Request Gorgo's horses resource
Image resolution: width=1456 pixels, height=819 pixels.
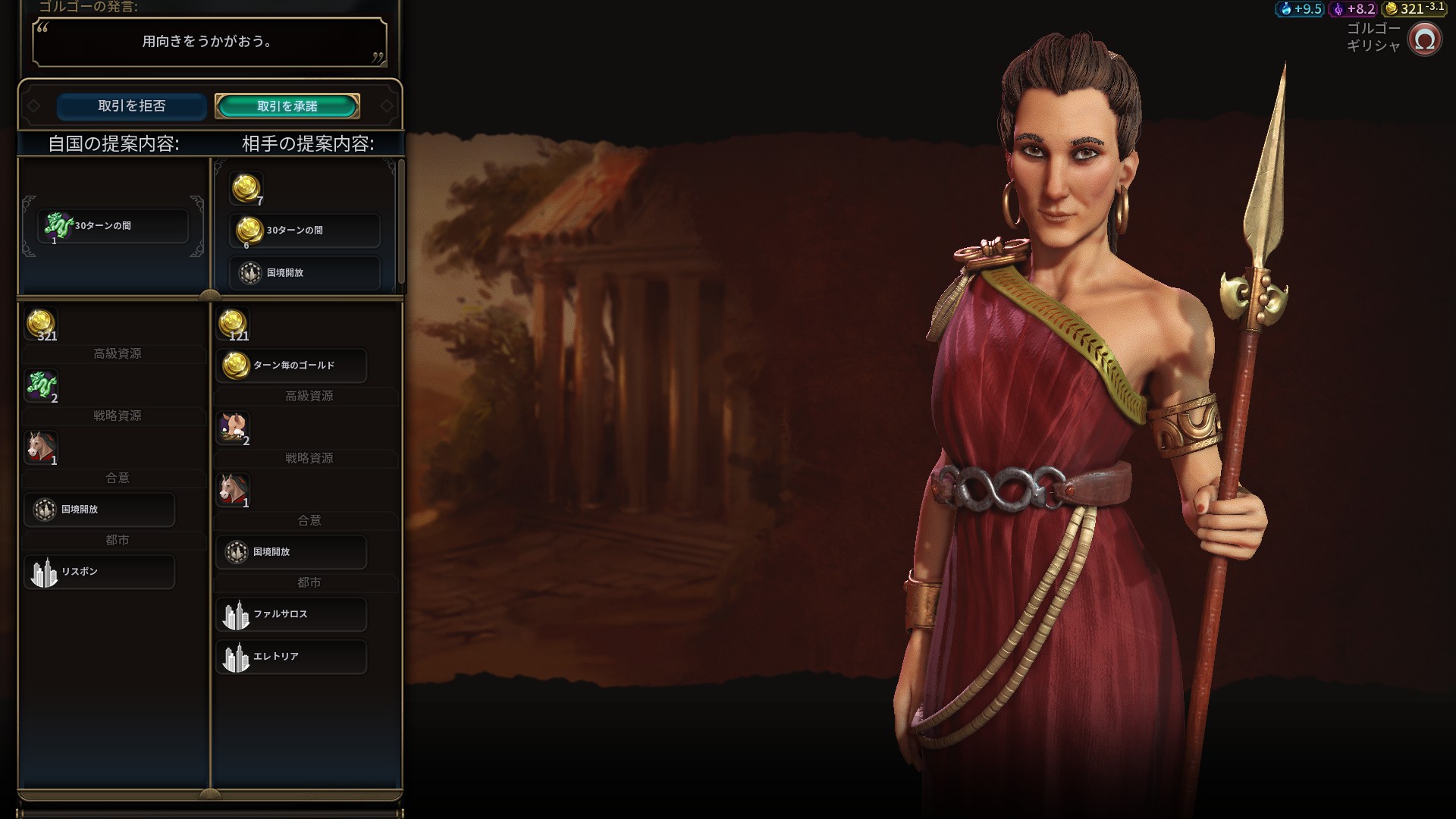pyautogui.click(x=233, y=491)
